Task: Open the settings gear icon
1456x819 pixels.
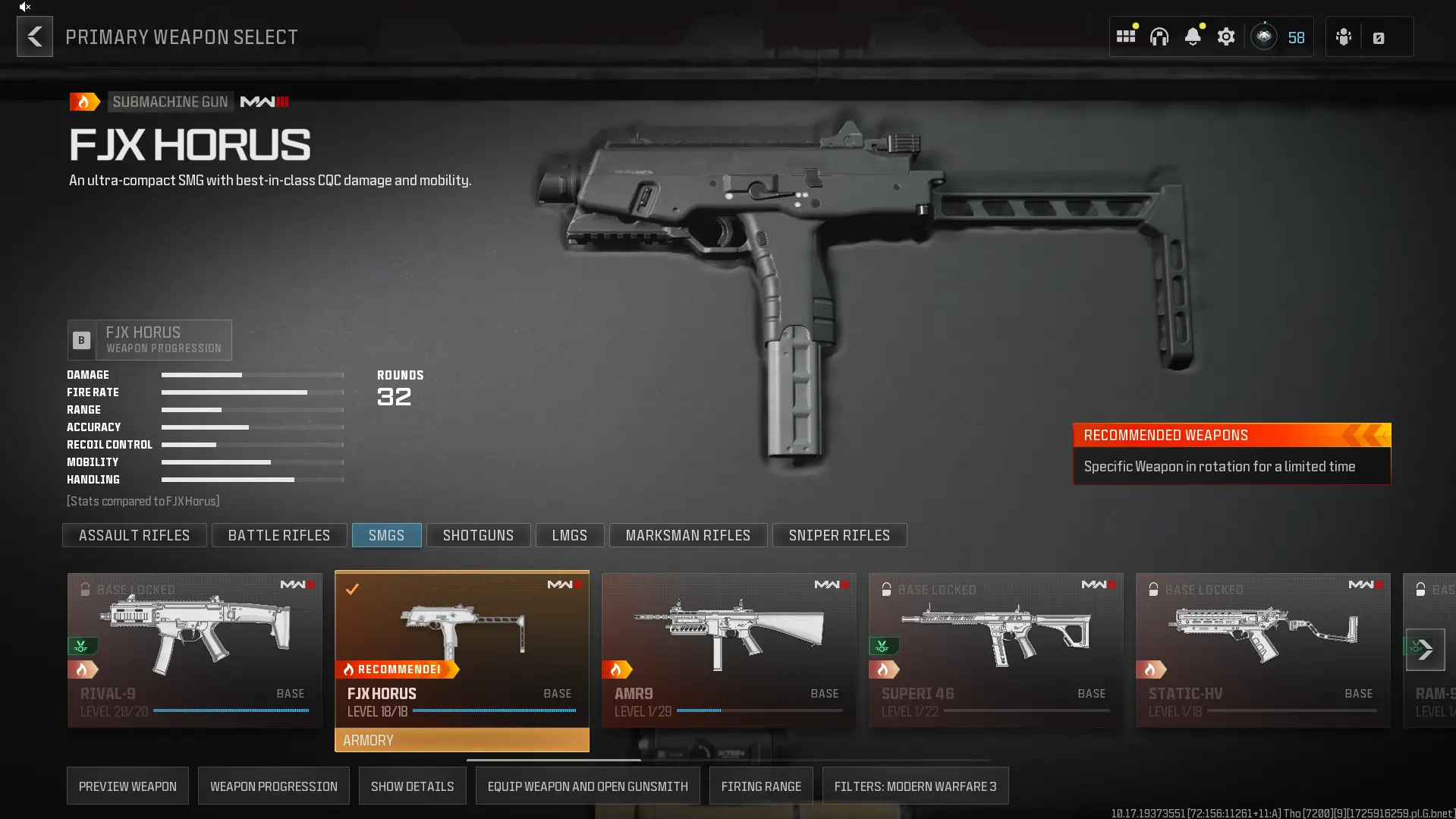Action: [1226, 36]
